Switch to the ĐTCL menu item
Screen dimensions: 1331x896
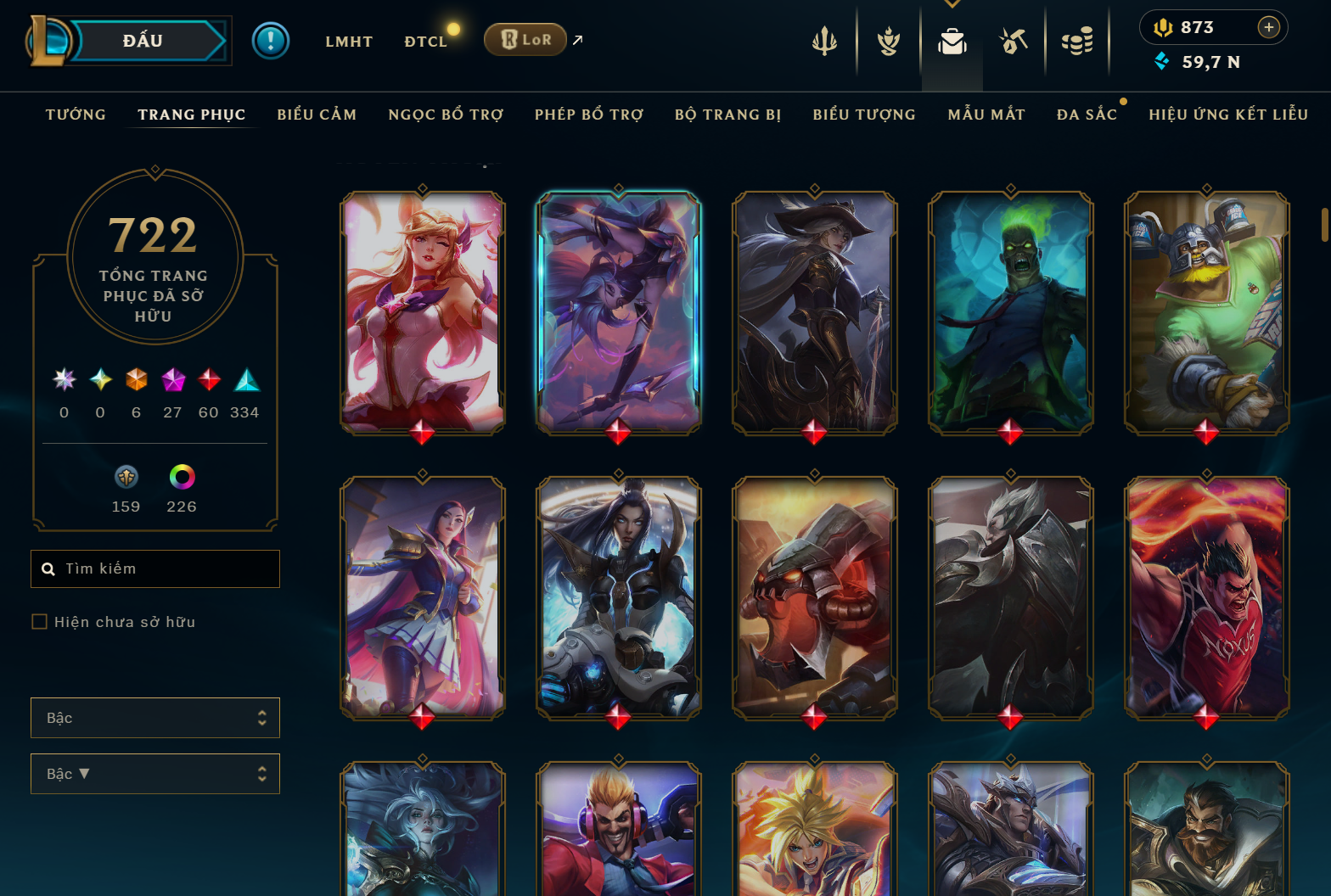click(426, 40)
